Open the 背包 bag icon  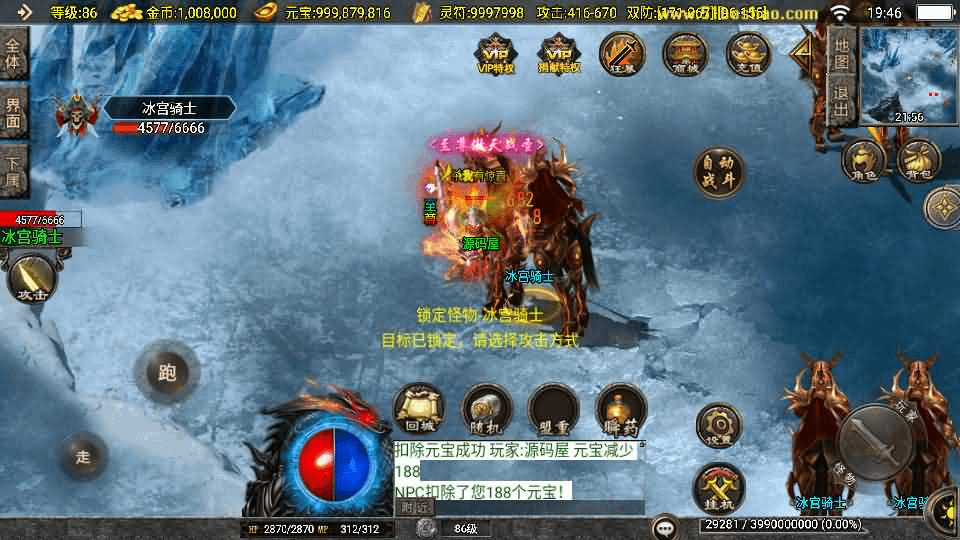coord(918,160)
